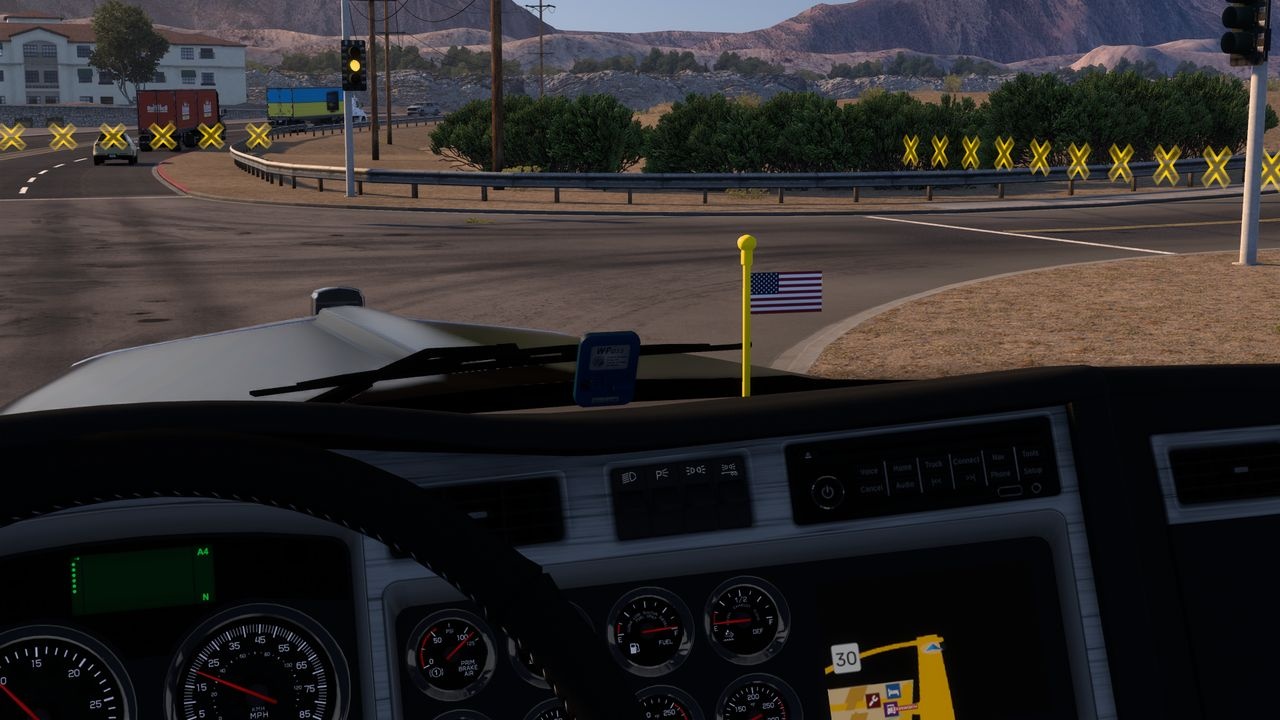
Task: Click the hotel icon on the GPS map
Action: tap(893, 692)
